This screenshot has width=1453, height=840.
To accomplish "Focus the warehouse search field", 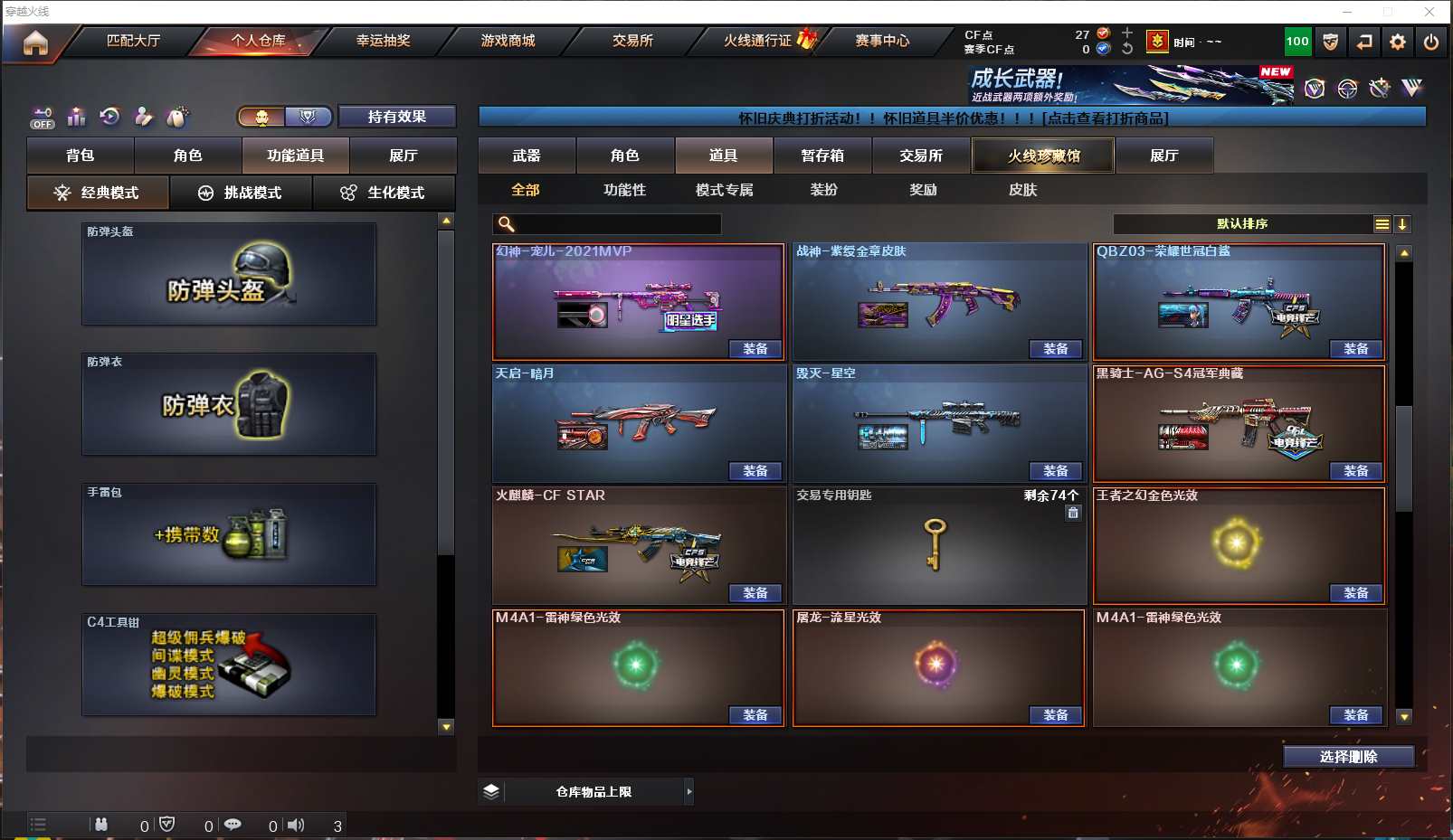I will [617, 223].
